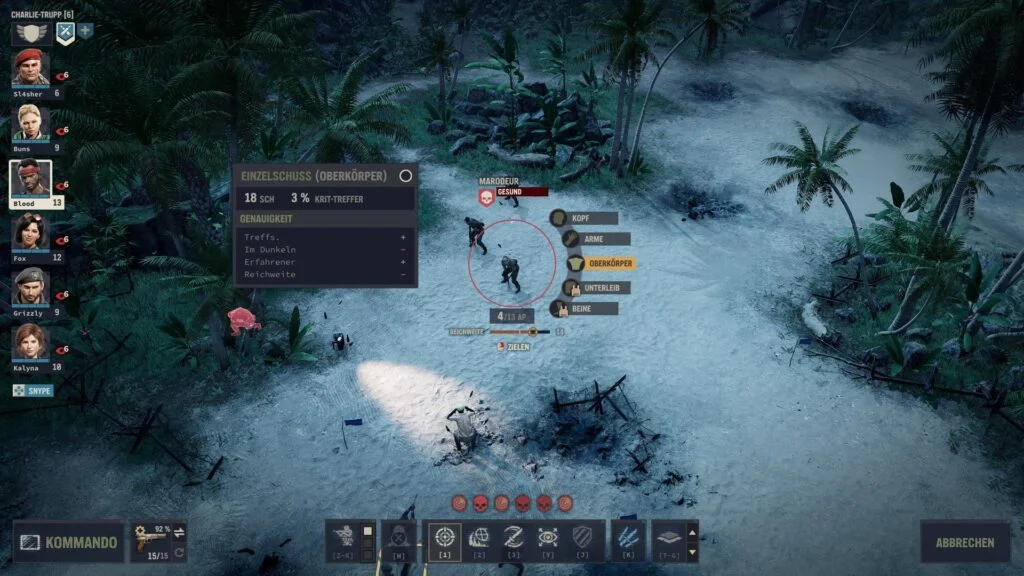The width and height of the screenshot is (1024, 576).
Task: Cancel the attack with Abbrechen
Action: click(x=965, y=542)
